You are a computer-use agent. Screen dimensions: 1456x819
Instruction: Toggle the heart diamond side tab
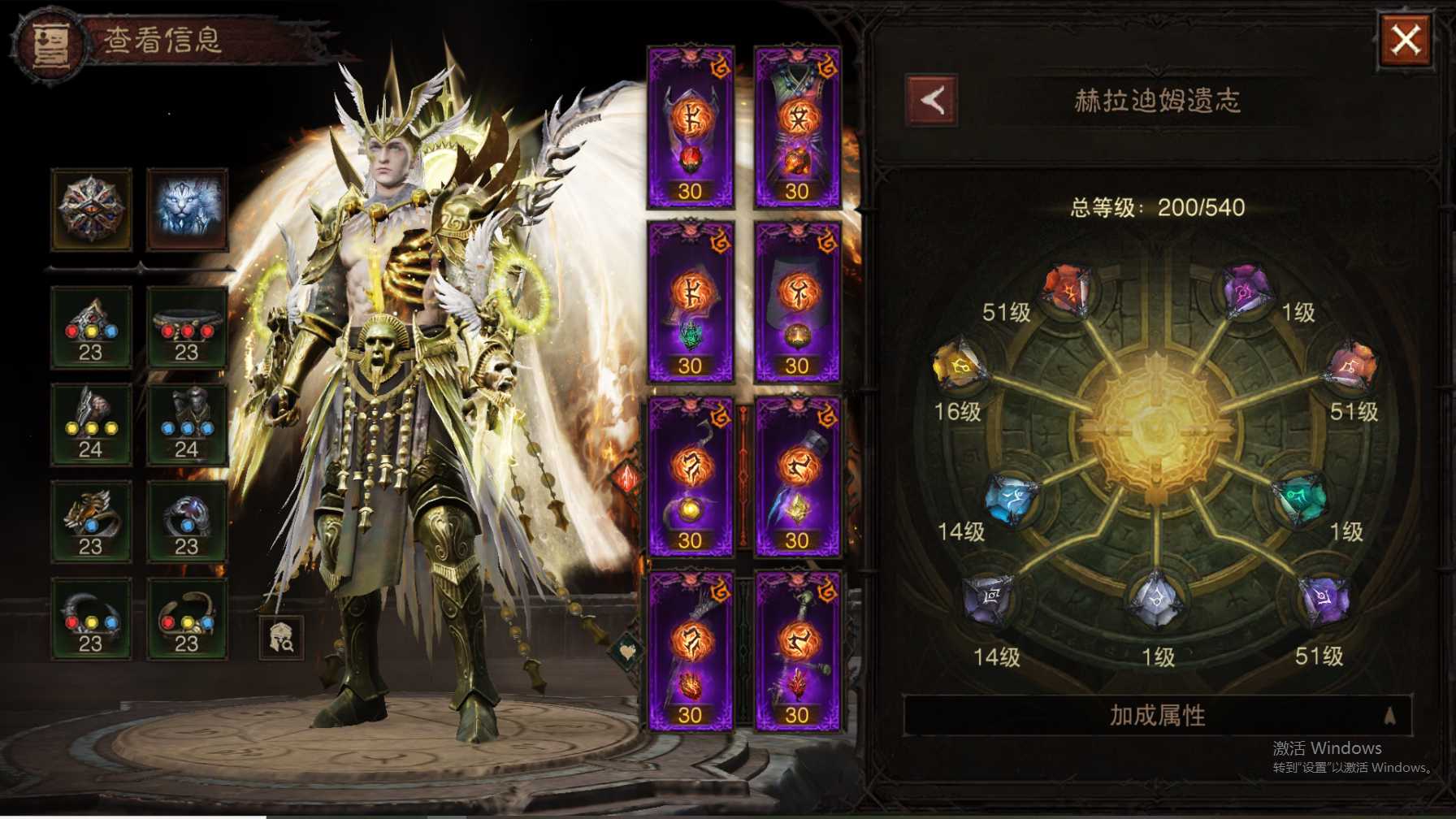[x=628, y=650]
